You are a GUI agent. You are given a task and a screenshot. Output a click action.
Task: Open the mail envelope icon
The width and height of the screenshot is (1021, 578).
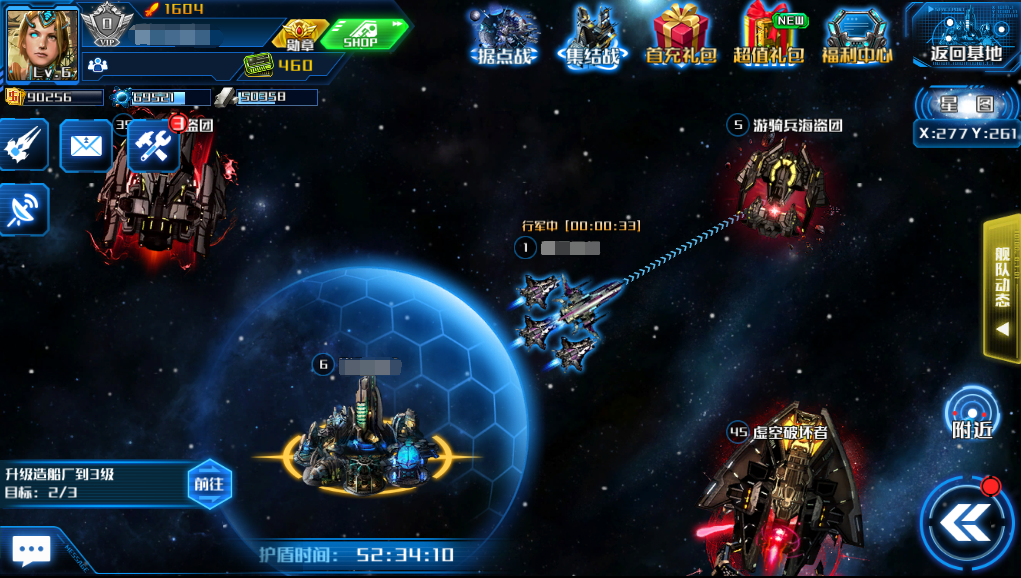click(x=86, y=146)
